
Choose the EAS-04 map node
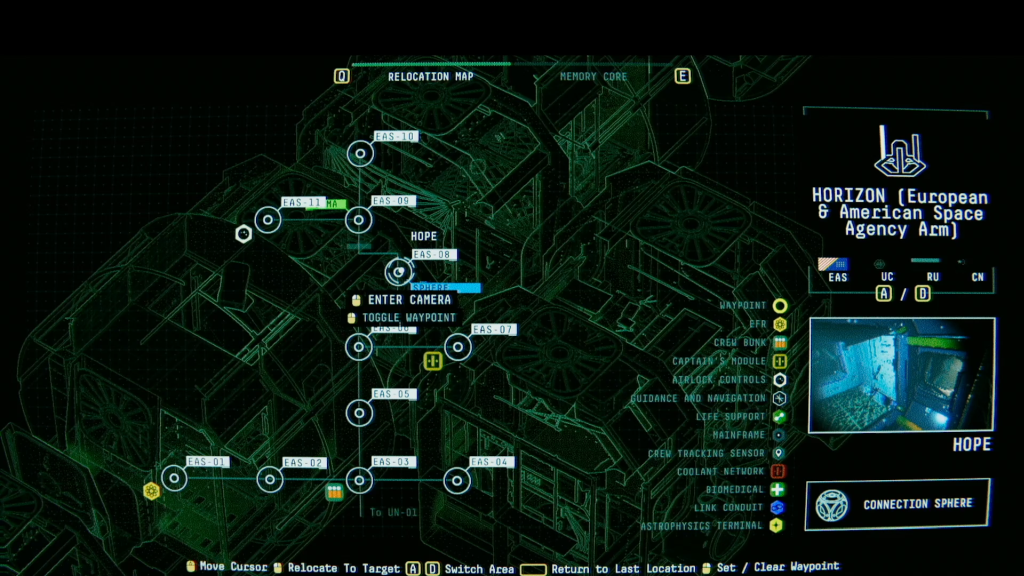point(458,480)
